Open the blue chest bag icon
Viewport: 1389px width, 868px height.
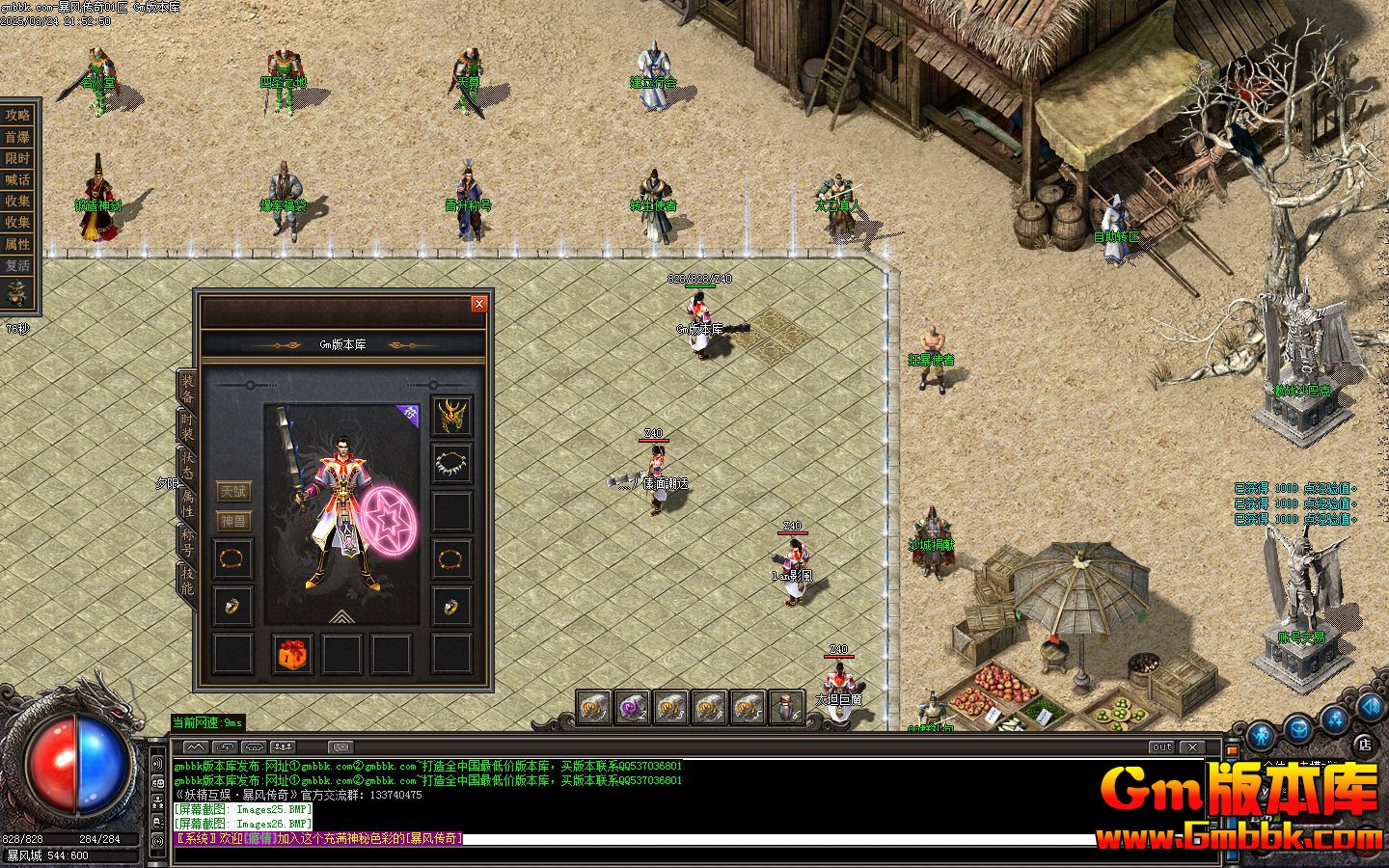click(x=1298, y=730)
